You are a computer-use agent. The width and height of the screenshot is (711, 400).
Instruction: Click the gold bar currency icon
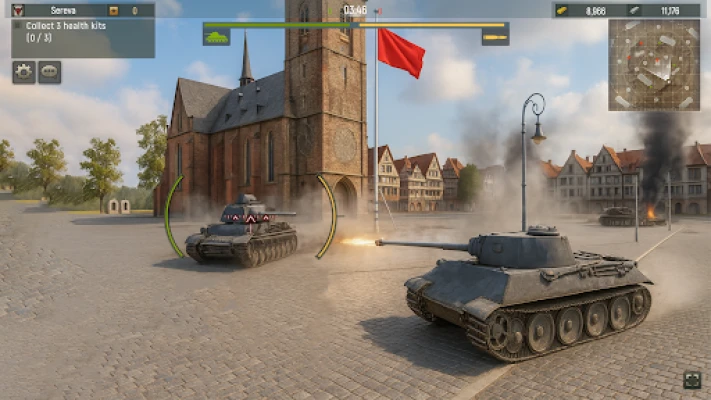(563, 10)
